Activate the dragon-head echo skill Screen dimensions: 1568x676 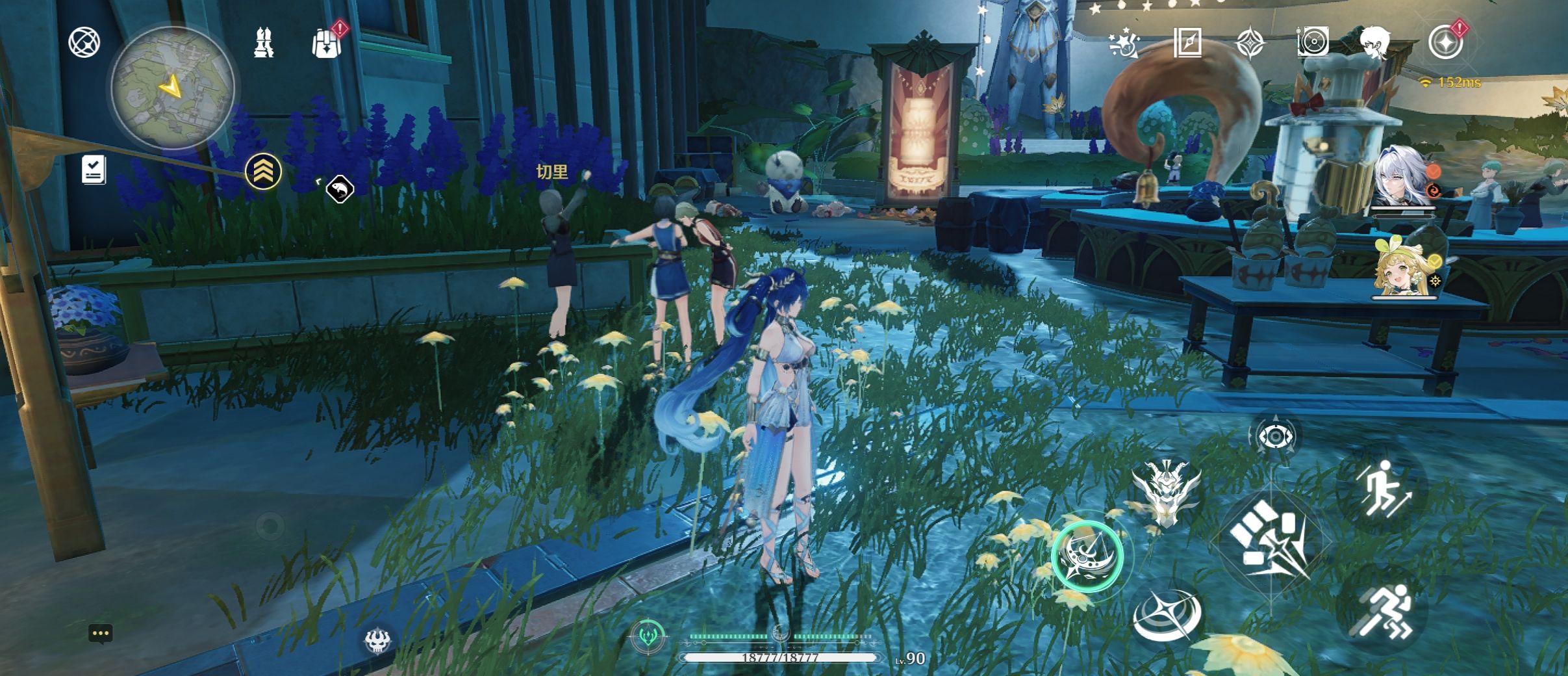tap(1166, 492)
